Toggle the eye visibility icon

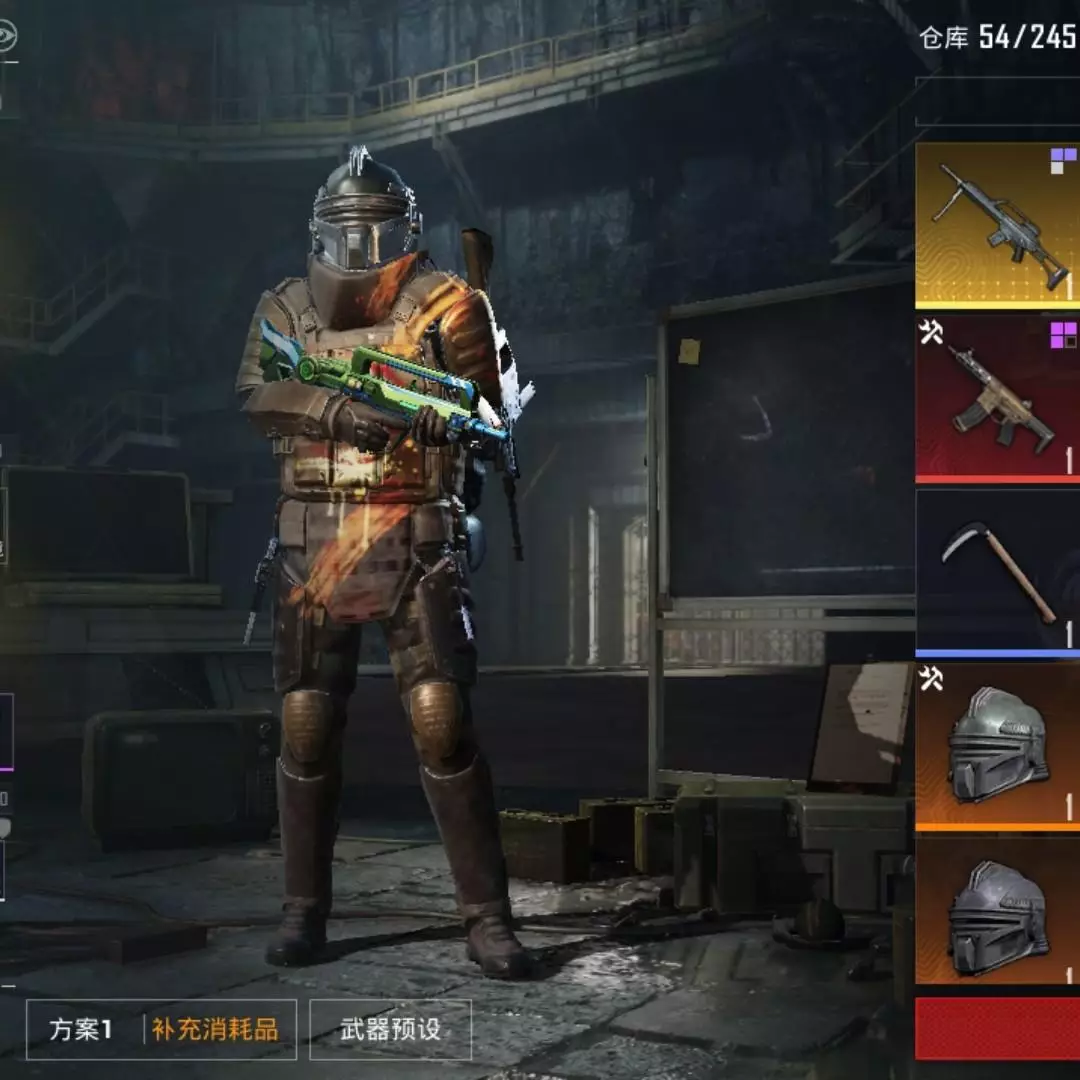tap(5, 37)
